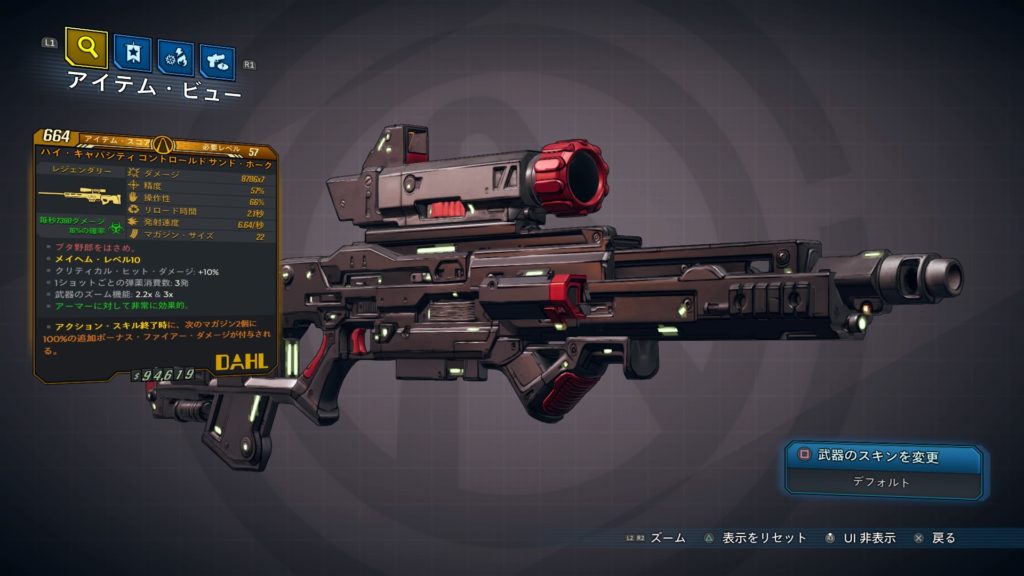Image resolution: width=1024 pixels, height=576 pixels.
Task: Switch to the pistol icon tab
Action: pyautogui.click(x=217, y=62)
